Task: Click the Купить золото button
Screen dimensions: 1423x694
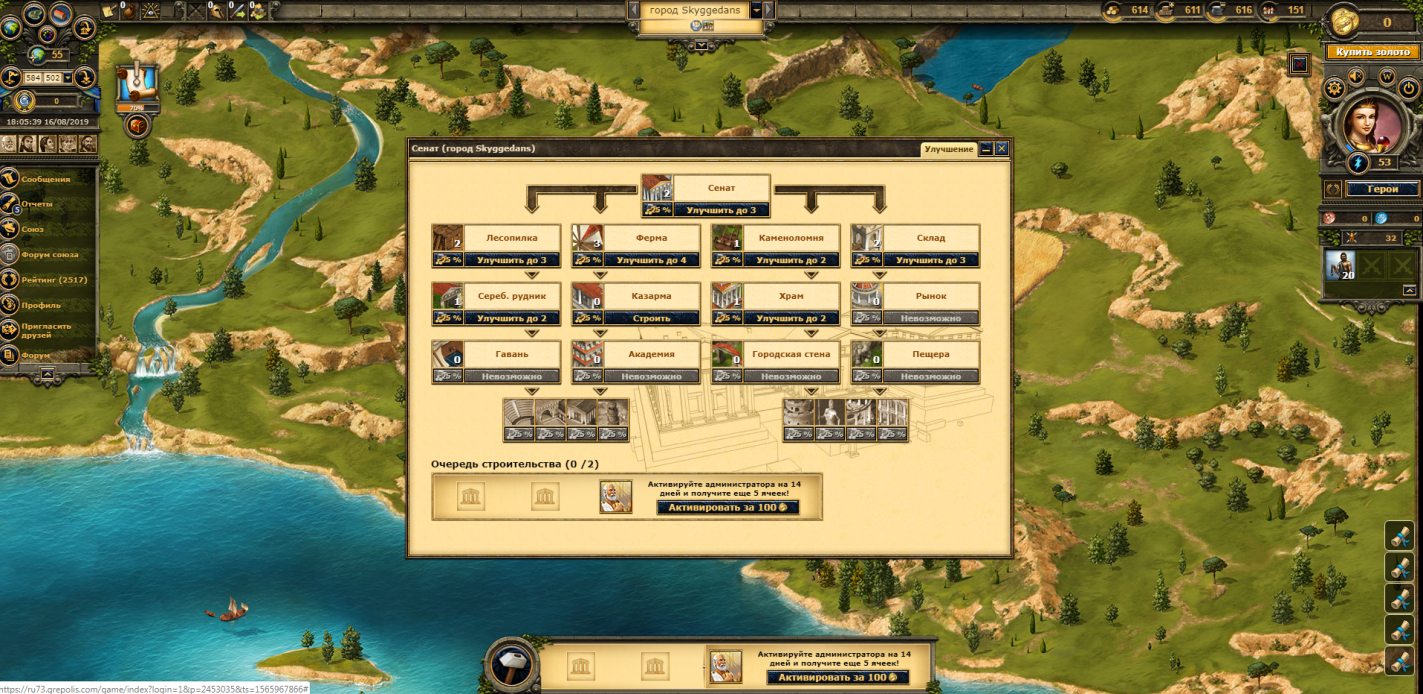Action: click(1372, 52)
